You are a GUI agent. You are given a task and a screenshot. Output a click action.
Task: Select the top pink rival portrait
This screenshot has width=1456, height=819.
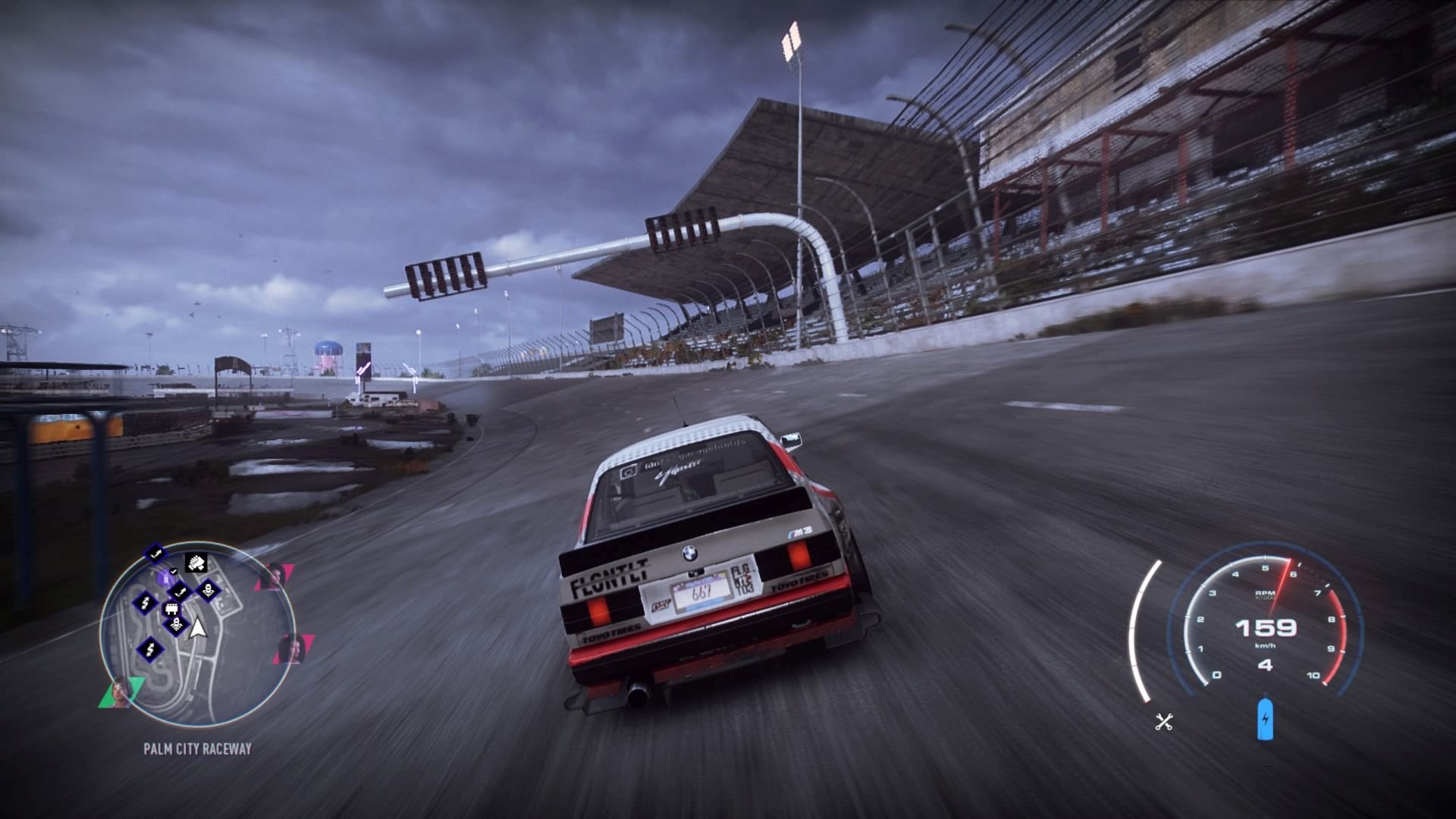[278, 578]
